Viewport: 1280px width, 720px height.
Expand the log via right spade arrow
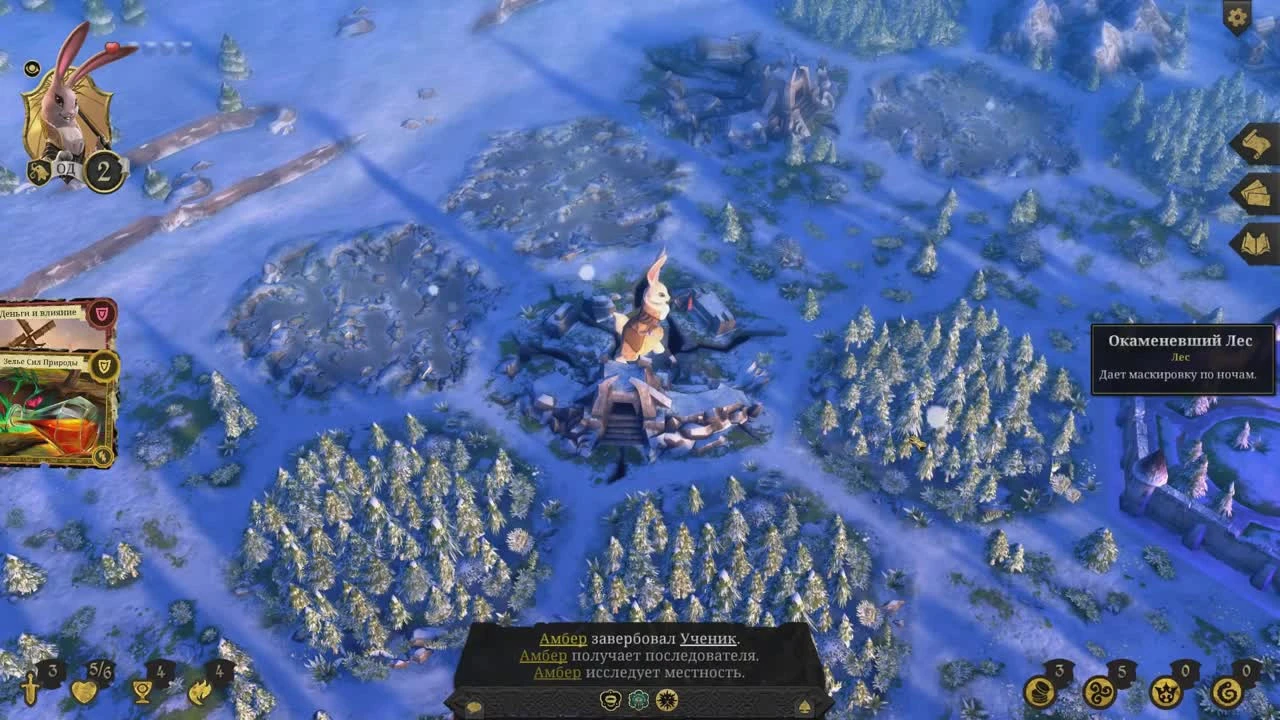pos(805,704)
